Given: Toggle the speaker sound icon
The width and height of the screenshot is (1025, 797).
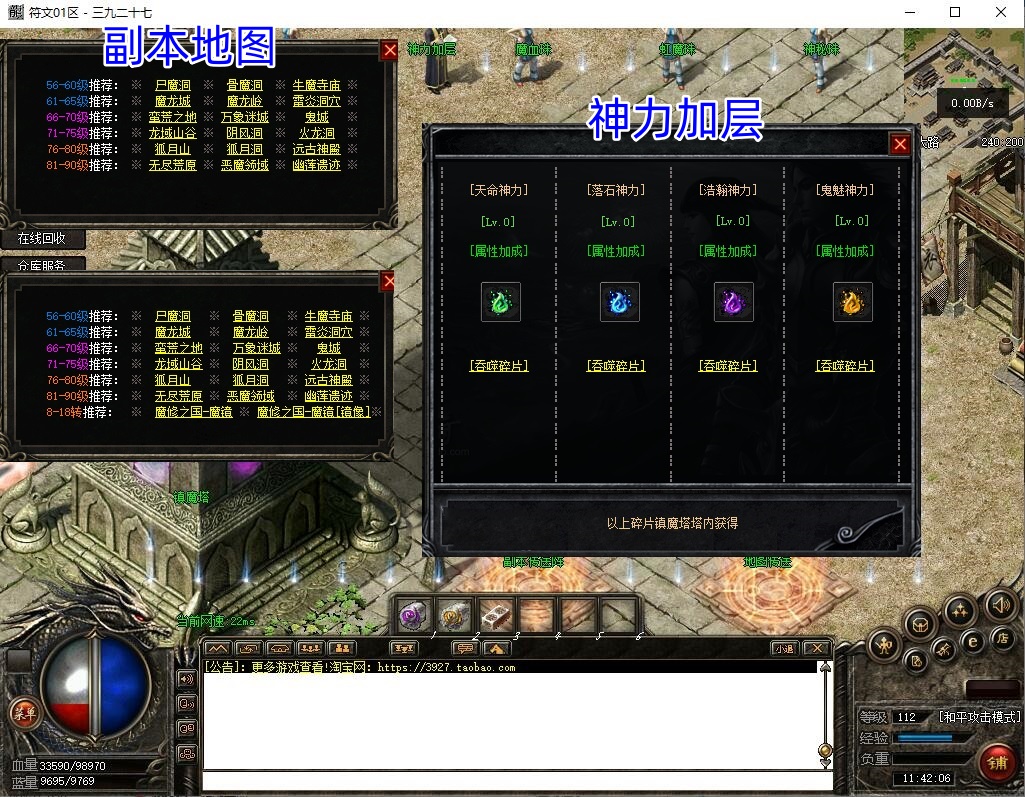Looking at the screenshot, I should pos(1000,604).
